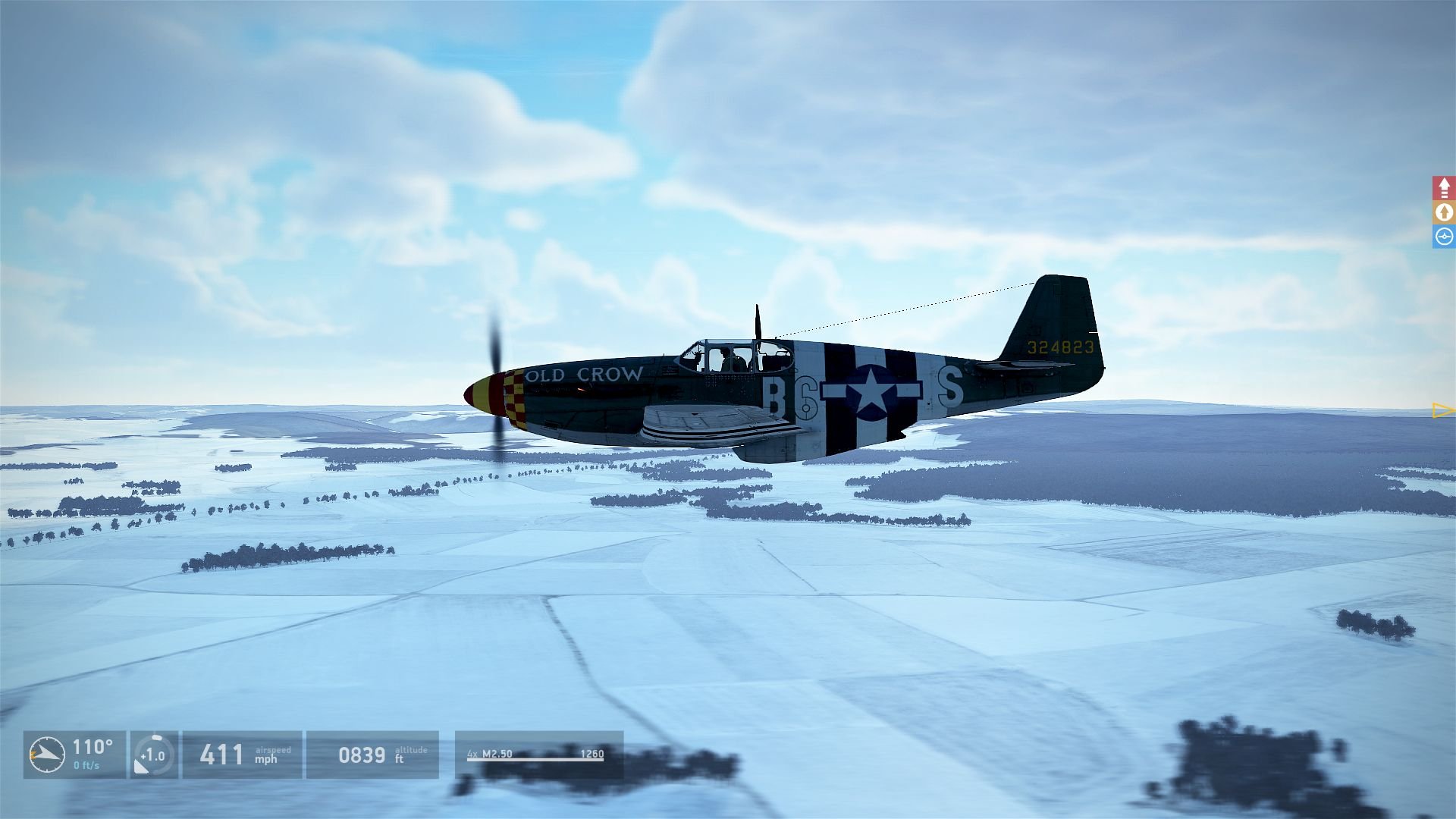Select the orange circled up-arrow icon
The width and height of the screenshot is (1456, 819).
pos(1443,212)
